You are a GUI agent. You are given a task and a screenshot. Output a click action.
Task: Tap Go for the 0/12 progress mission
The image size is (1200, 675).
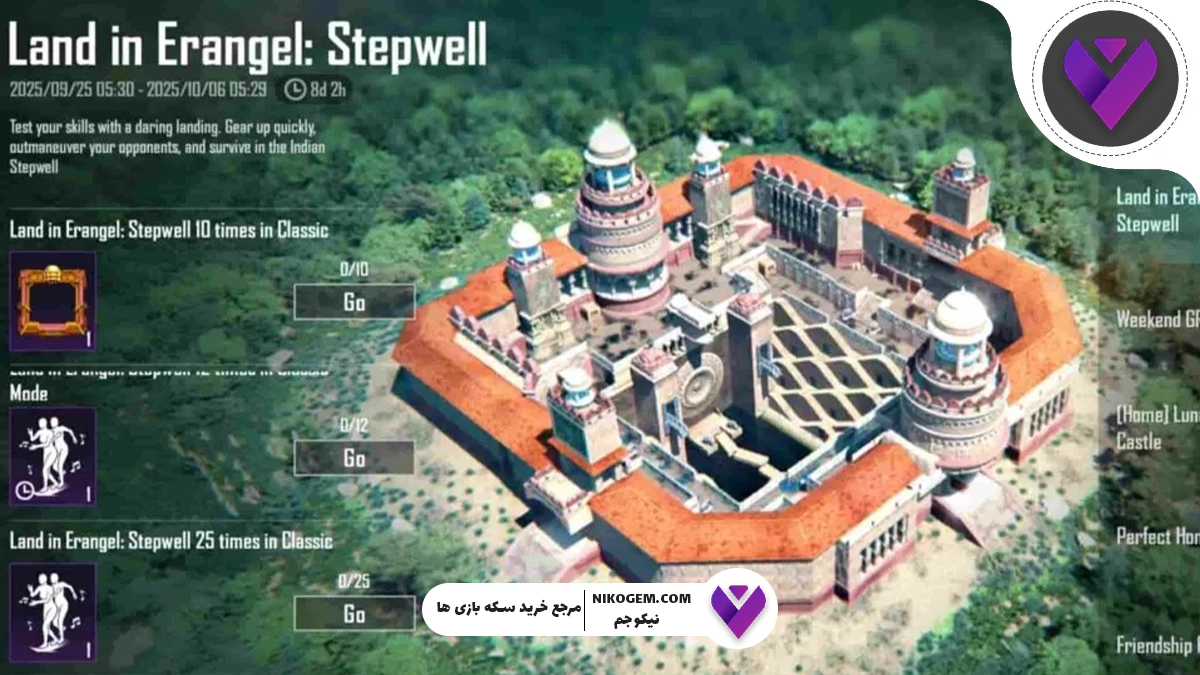click(354, 457)
